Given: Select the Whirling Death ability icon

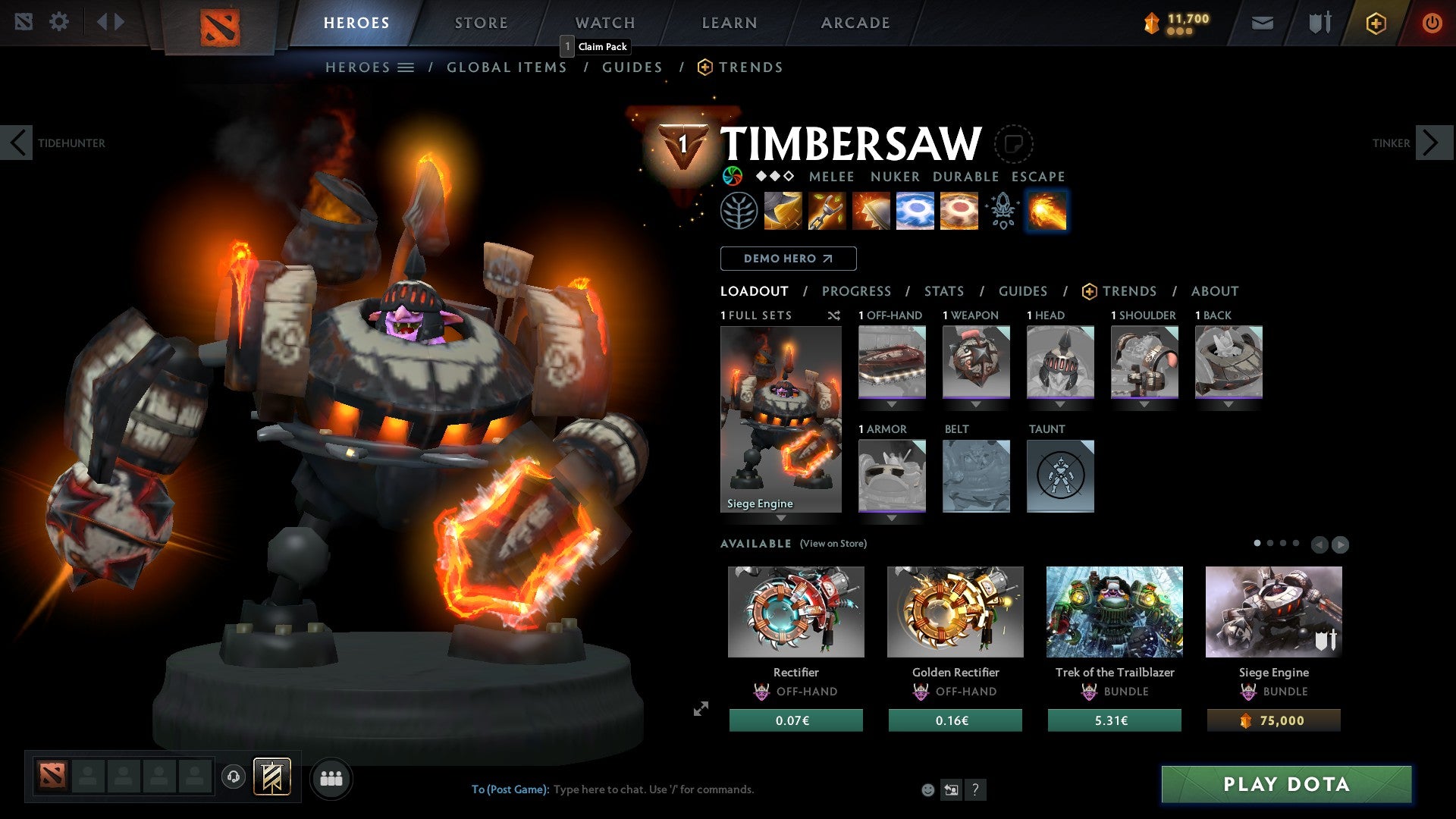Looking at the screenshot, I should tap(783, 212).
